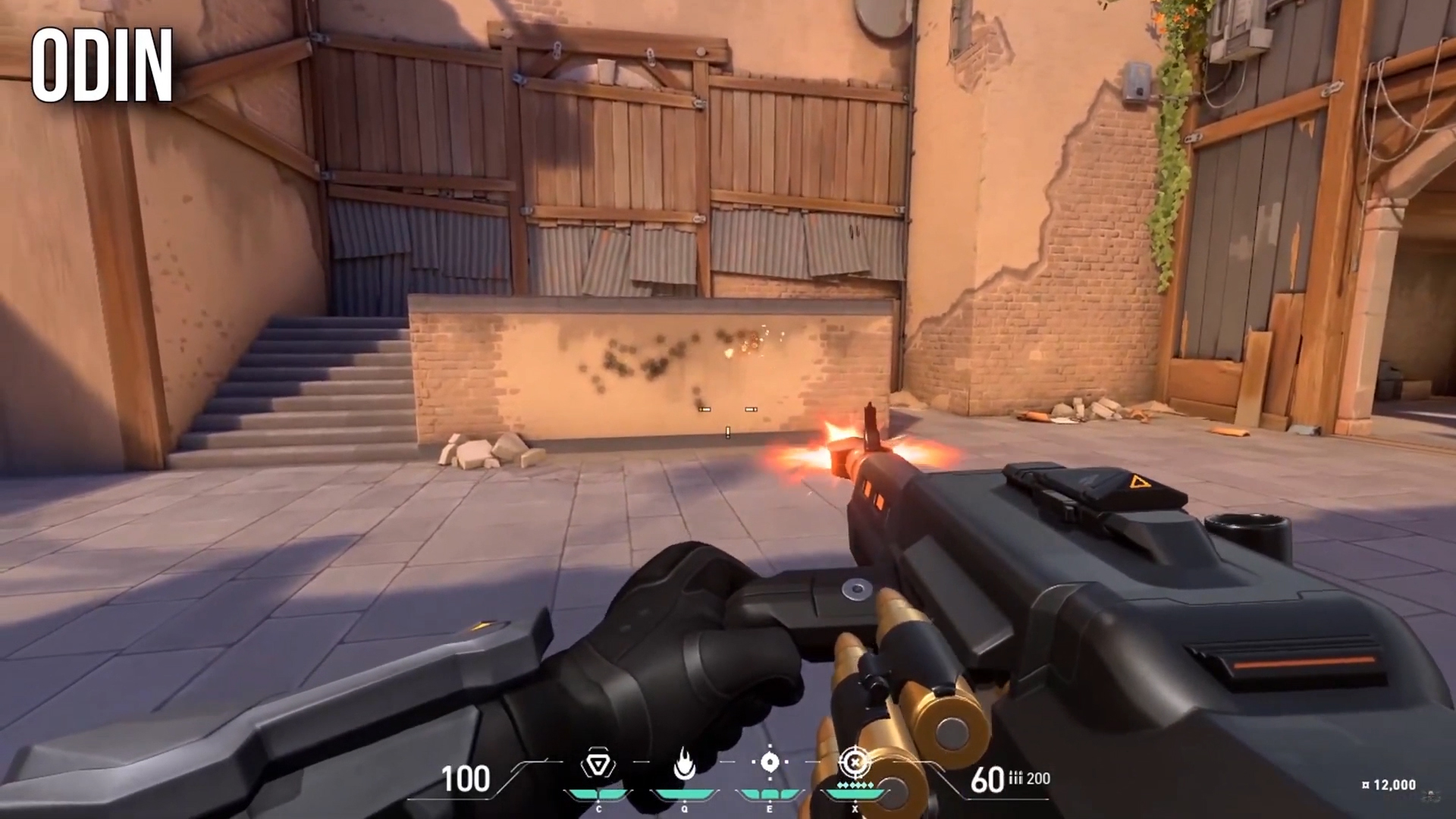Select the Incendiary flame ability

pos(684,765)
